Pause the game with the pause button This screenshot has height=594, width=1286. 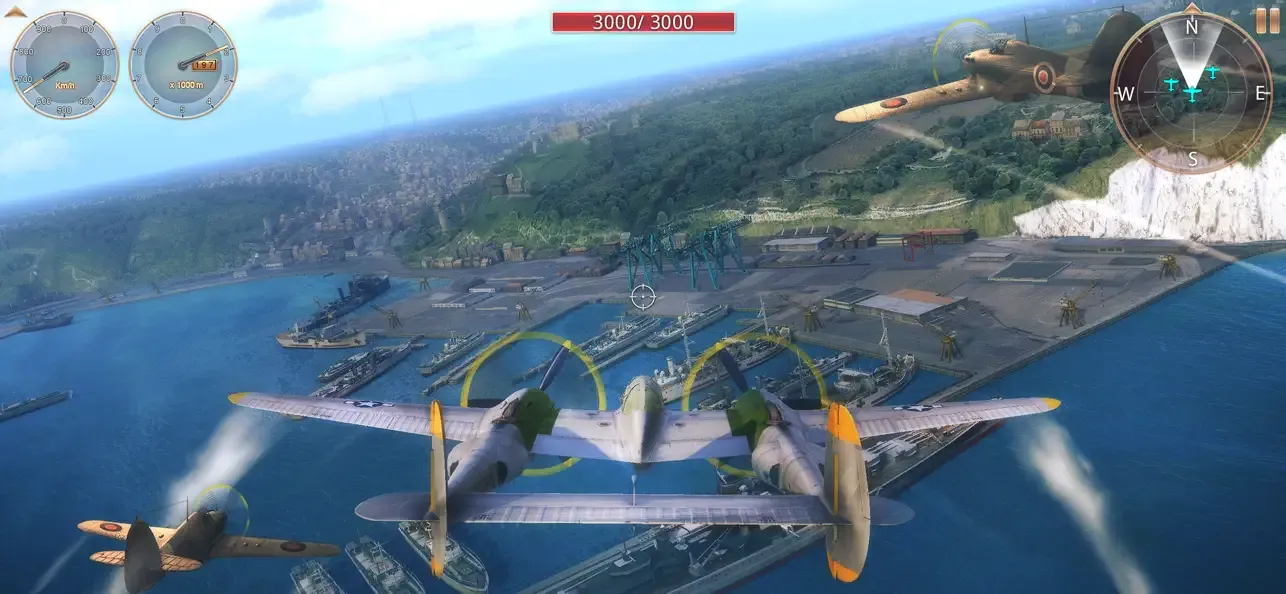(x=1267, y=20)
